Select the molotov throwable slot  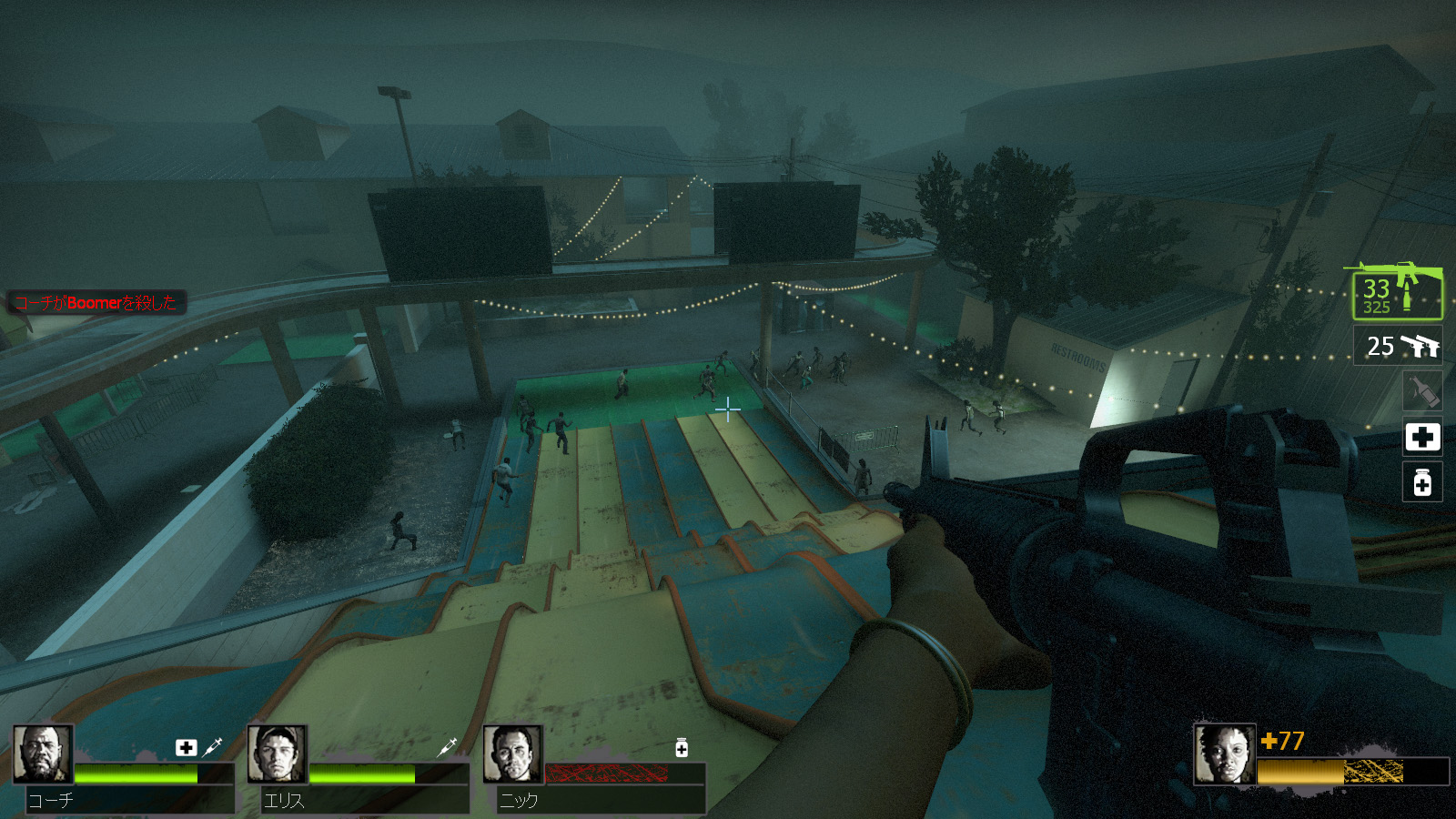(1422, 390)
